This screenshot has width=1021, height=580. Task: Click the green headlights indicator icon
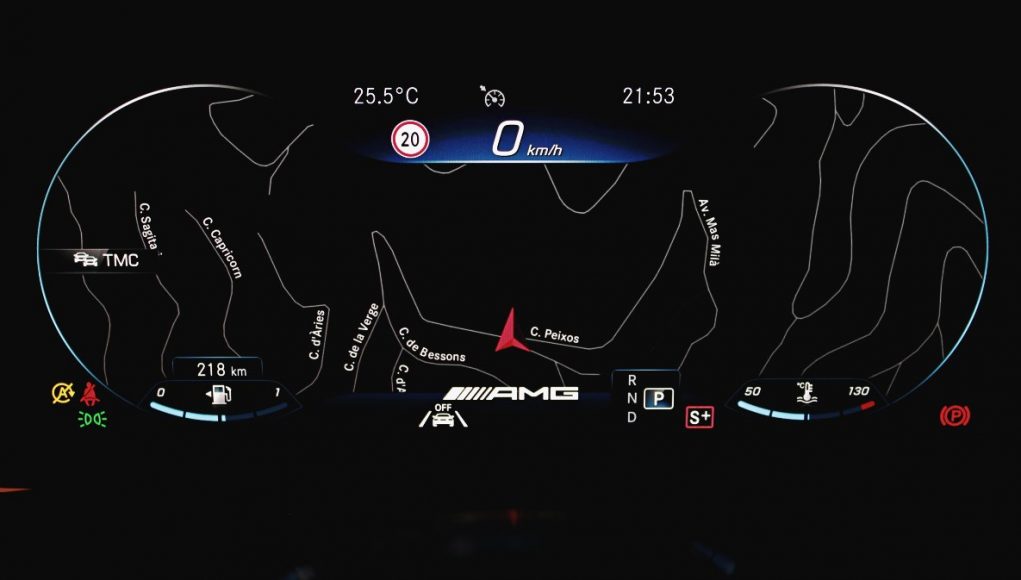(92, 417)
